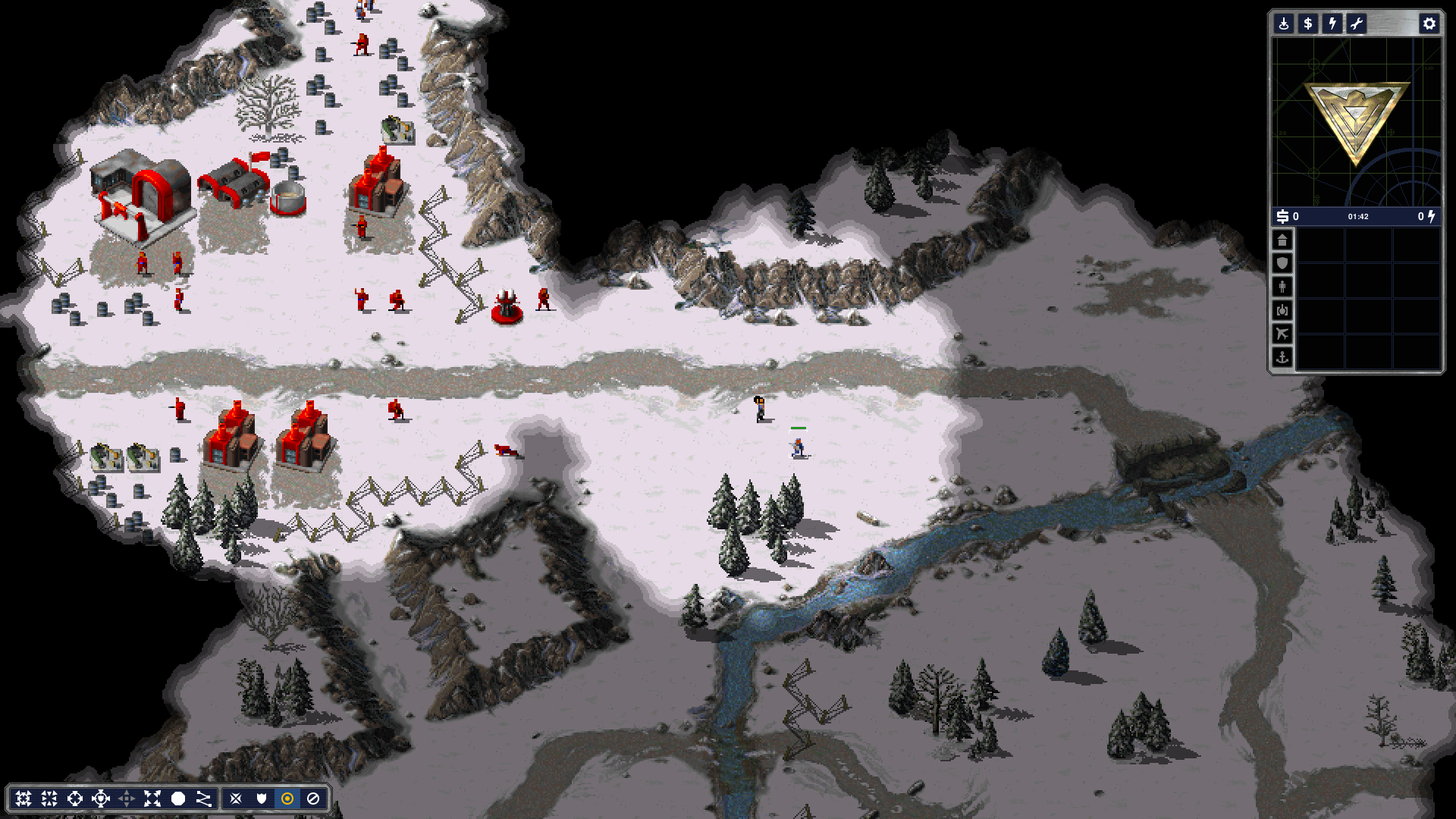Activate the attack-move command

point(24,798)
